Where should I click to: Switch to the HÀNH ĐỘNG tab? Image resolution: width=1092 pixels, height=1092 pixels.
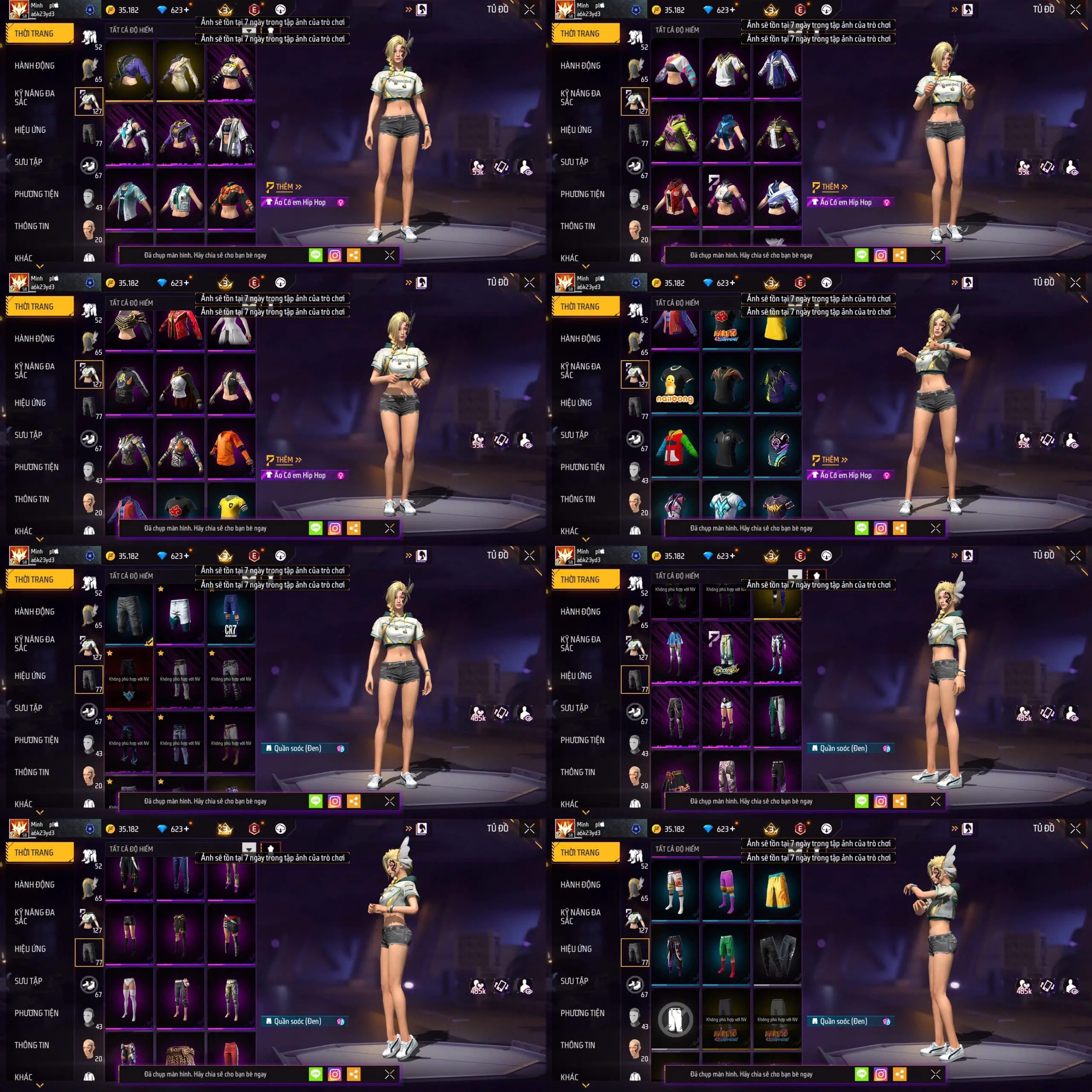point(35,66)
